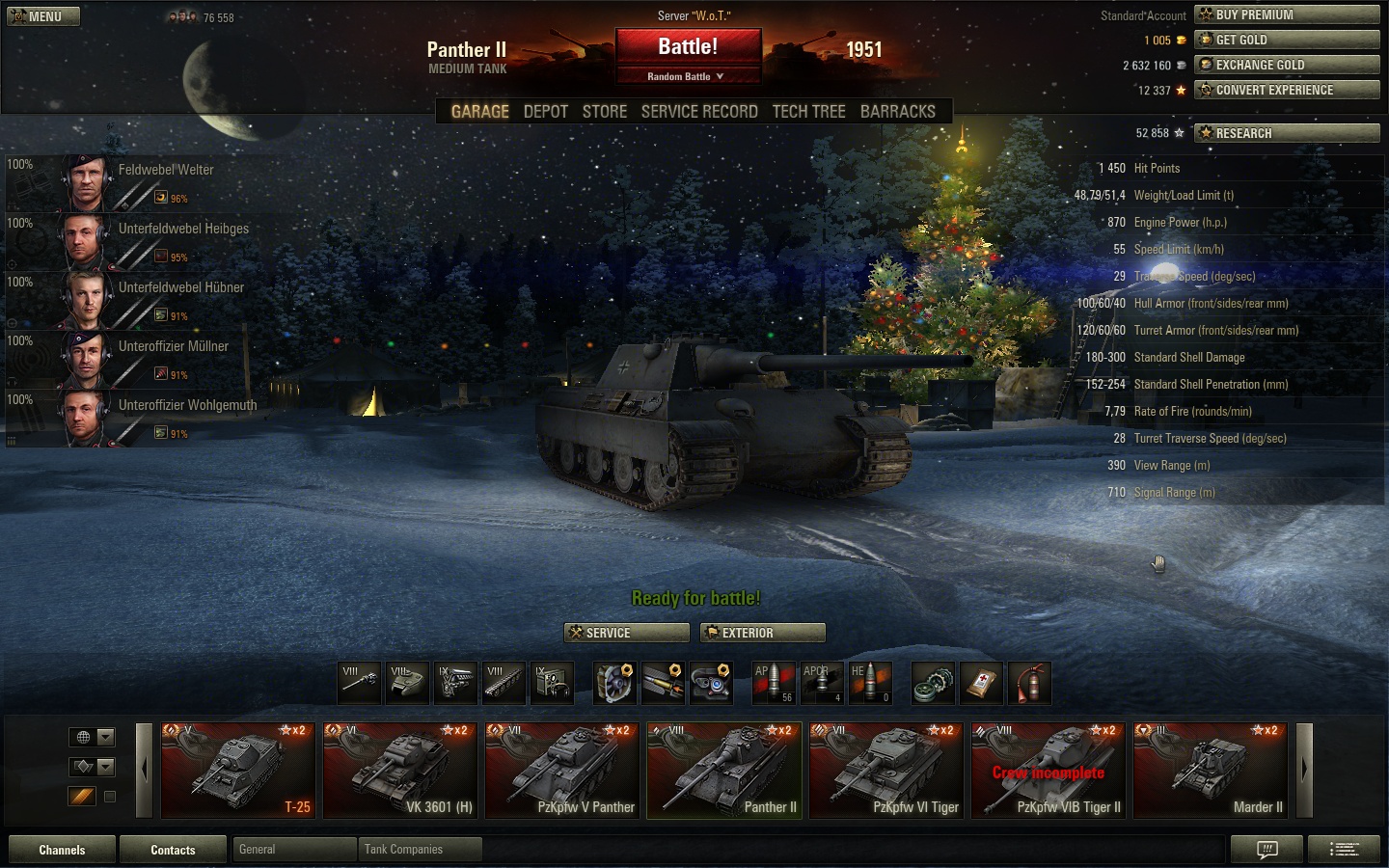Screen dimensions: 1389x868
Task: Open the SERVICE panel for the tank
Action: coord(626,633)
